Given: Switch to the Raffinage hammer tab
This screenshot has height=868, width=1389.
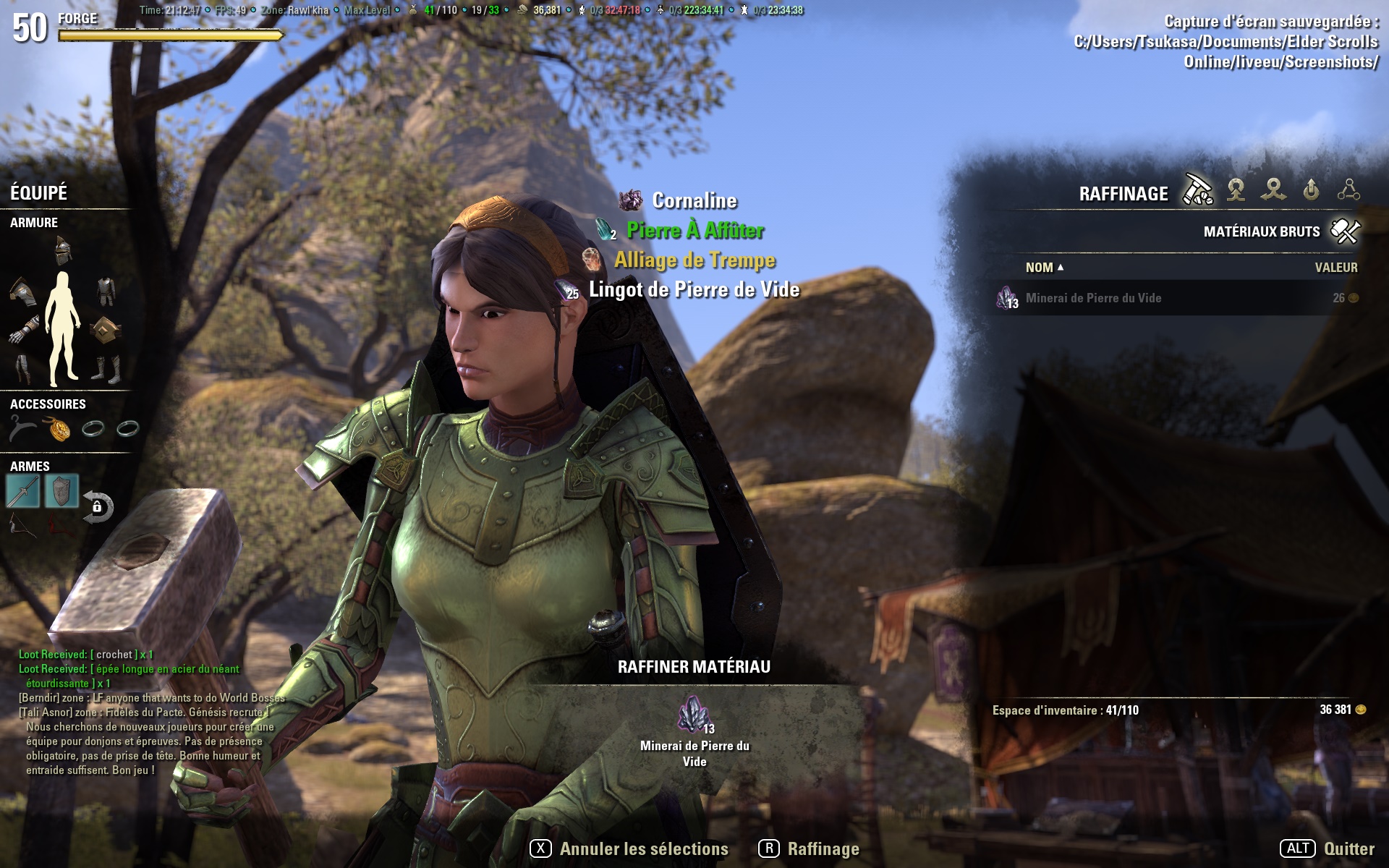Looking at the screenshot, I should click(x=1197, y=191).
